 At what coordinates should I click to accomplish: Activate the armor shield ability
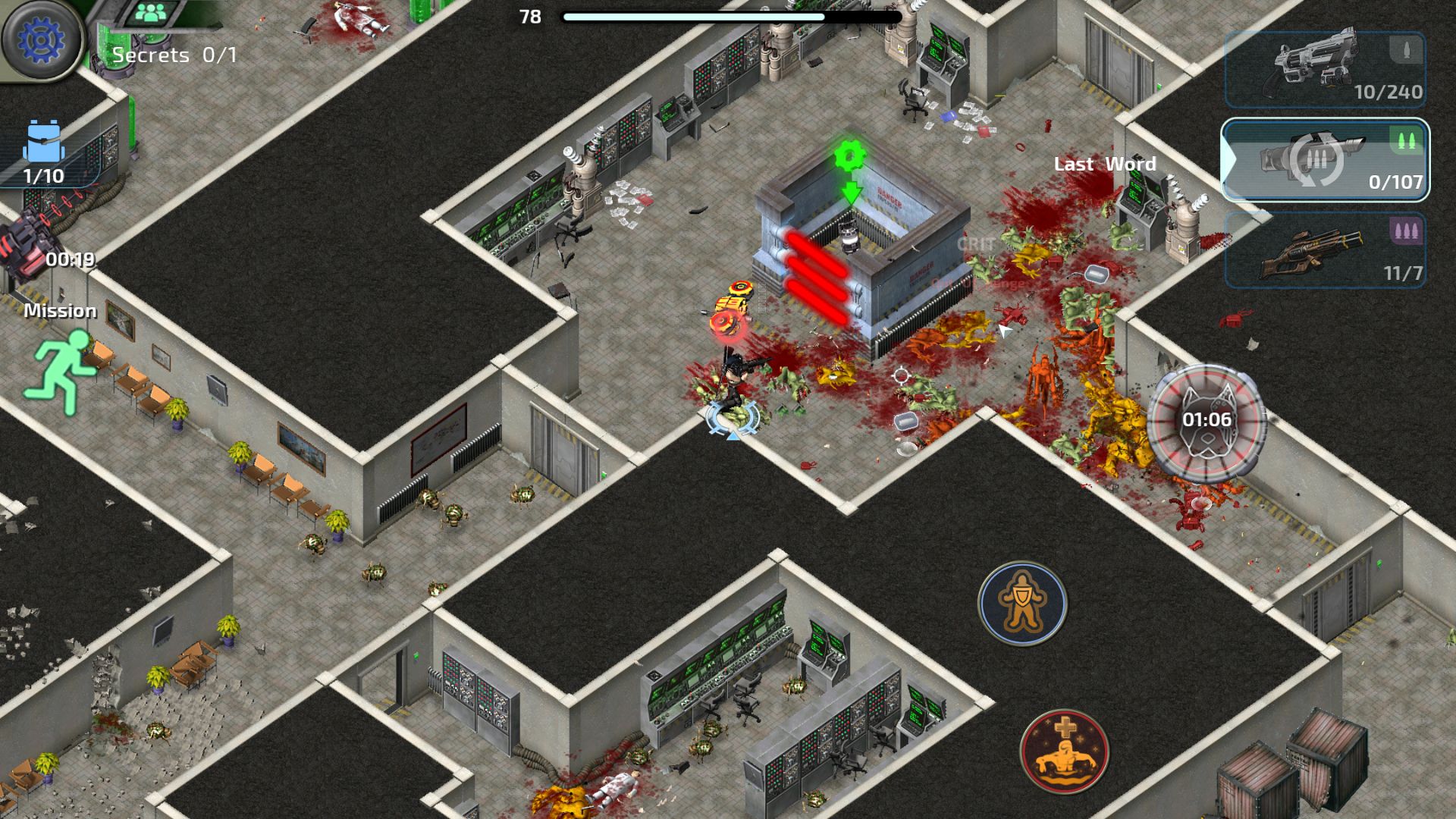(x=1022, y=604)
